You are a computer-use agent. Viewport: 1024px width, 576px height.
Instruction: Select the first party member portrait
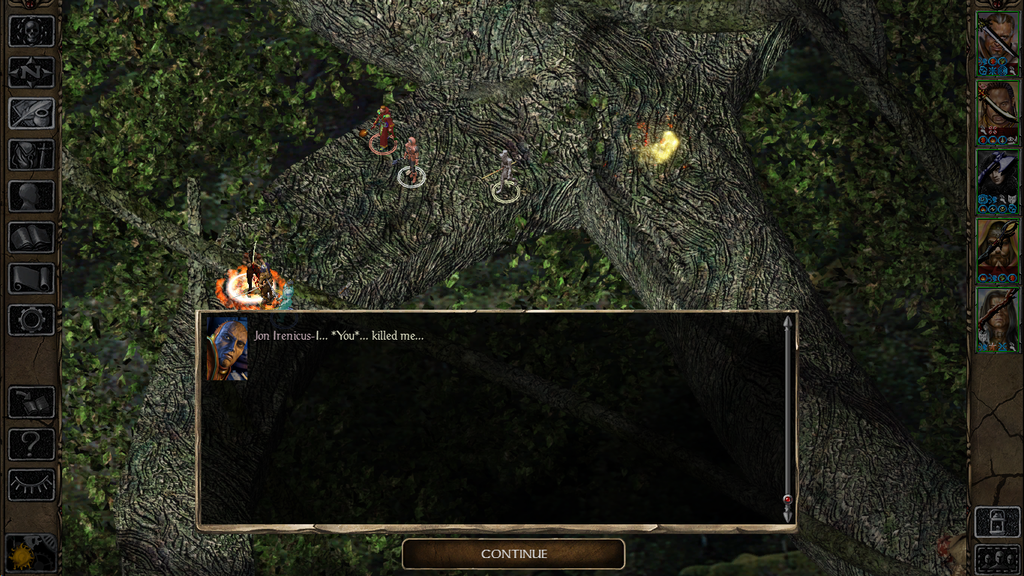(997, 44)
